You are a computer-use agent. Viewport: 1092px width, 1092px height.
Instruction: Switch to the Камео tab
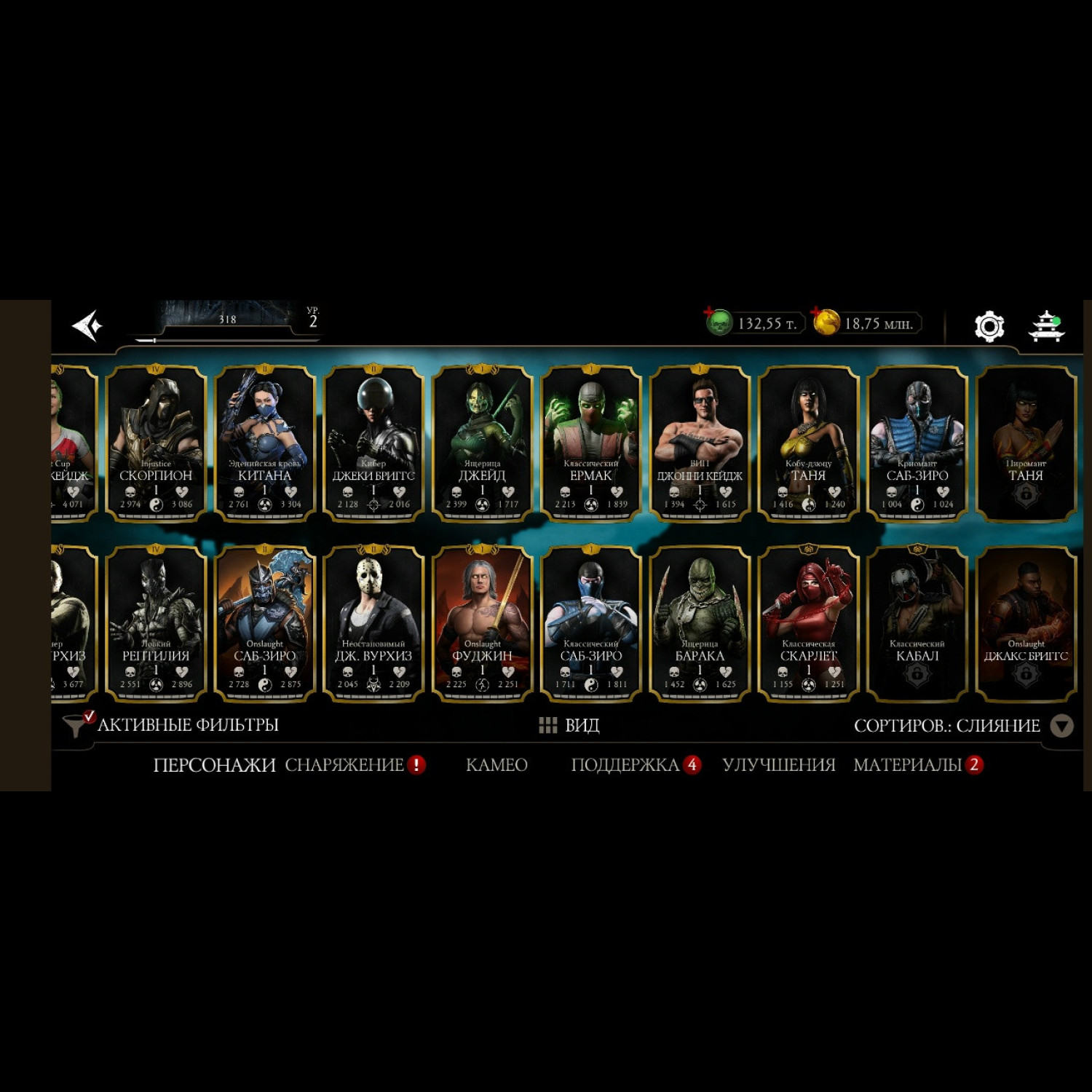click(x=496, y=765)
